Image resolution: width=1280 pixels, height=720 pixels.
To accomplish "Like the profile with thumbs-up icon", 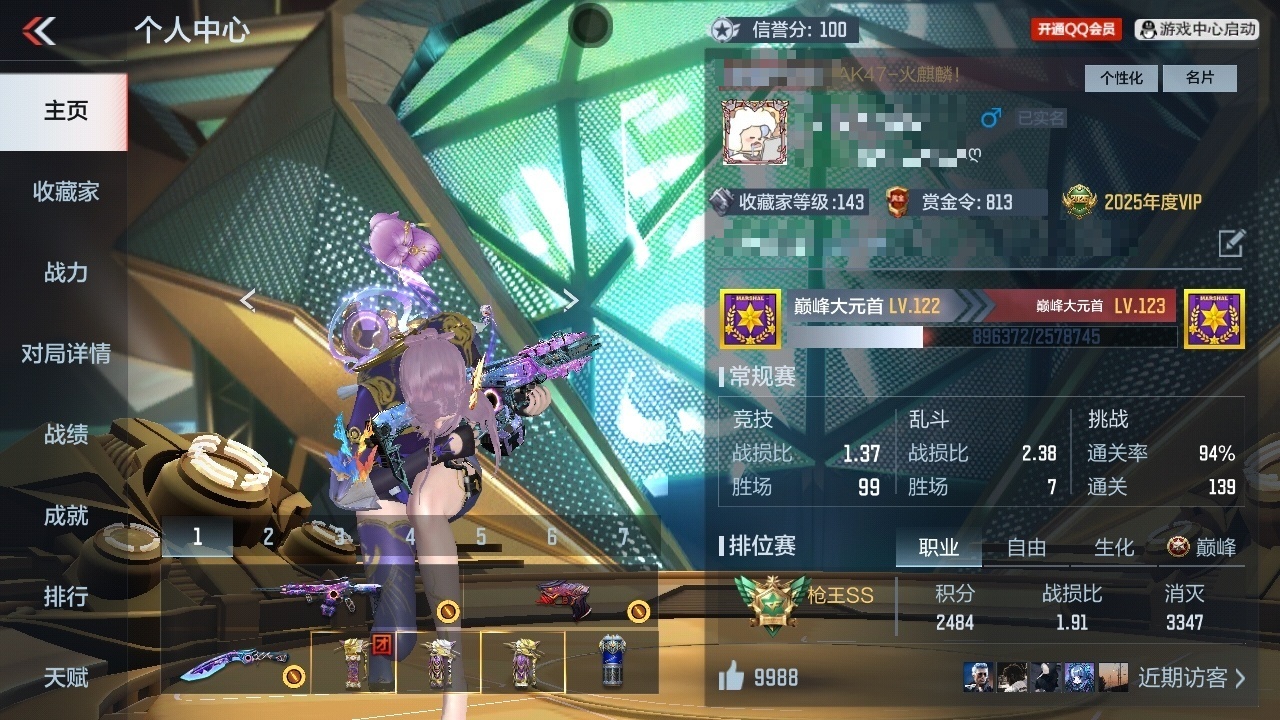I will pyautogui.click(x=731, y=678).
